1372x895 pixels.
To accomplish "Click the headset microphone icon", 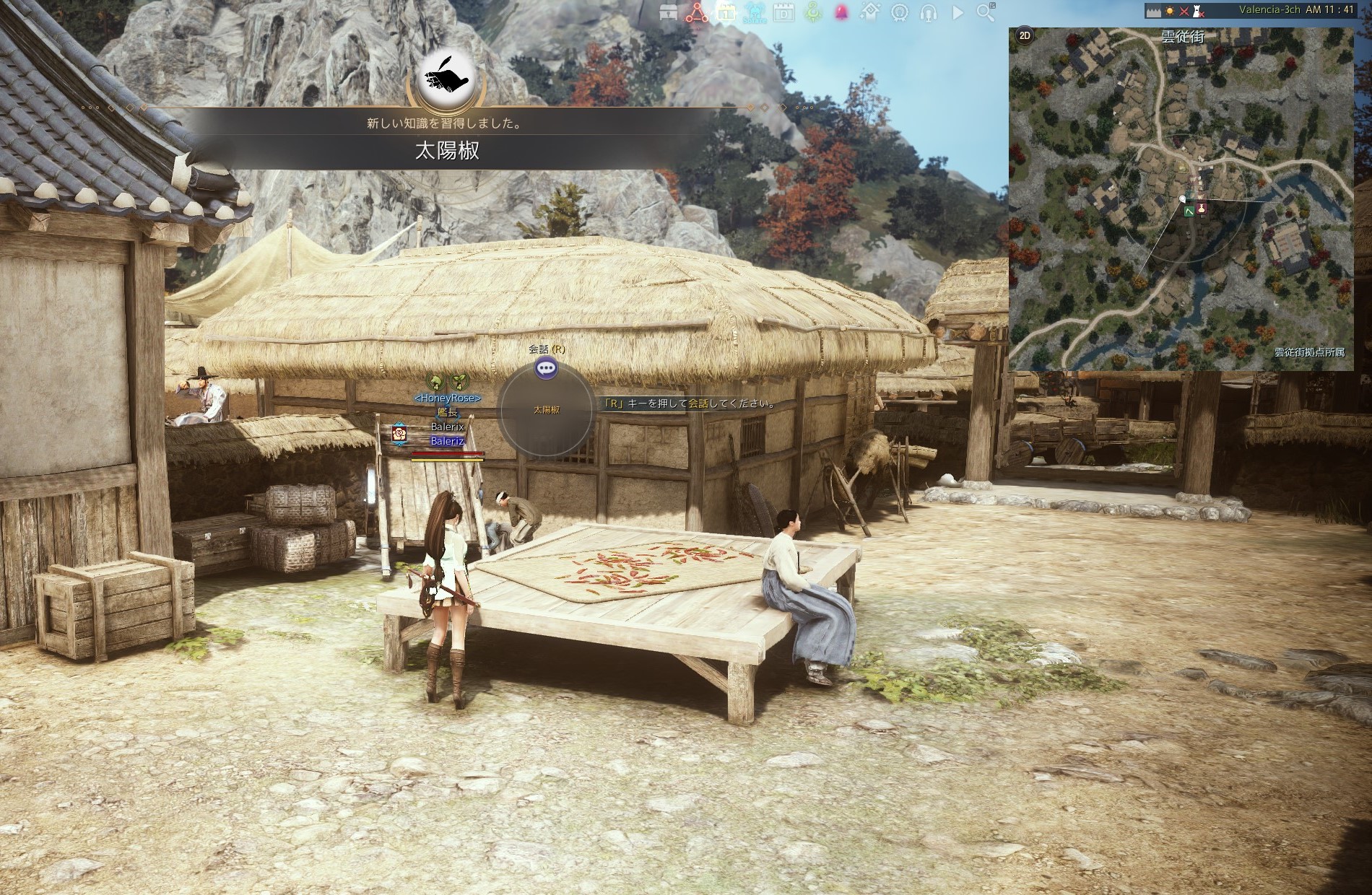I will click(x=929, y=12).
